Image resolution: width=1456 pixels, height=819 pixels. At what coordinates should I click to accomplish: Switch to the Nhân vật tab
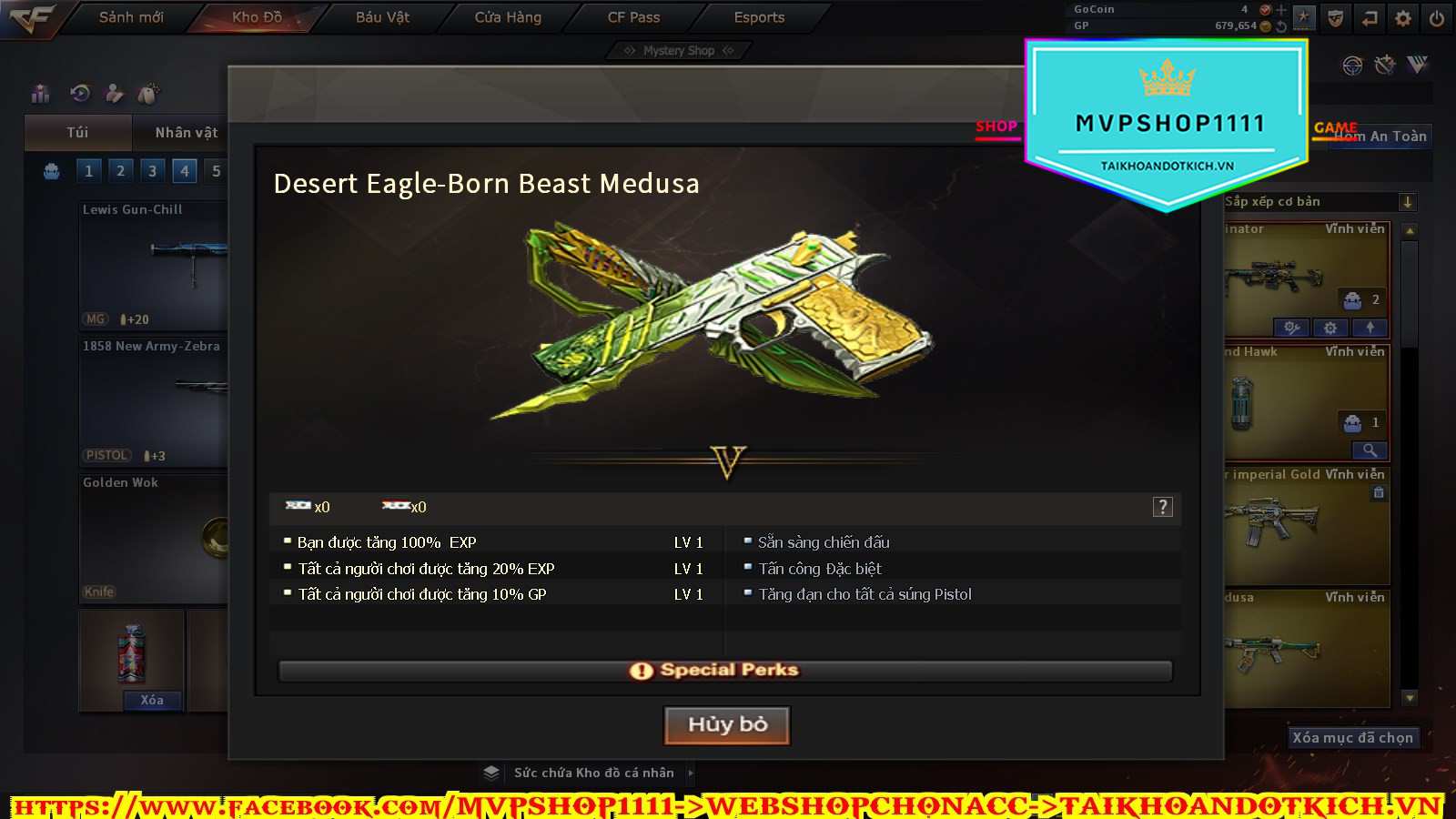pyautogui.click(x=186, y=133)
